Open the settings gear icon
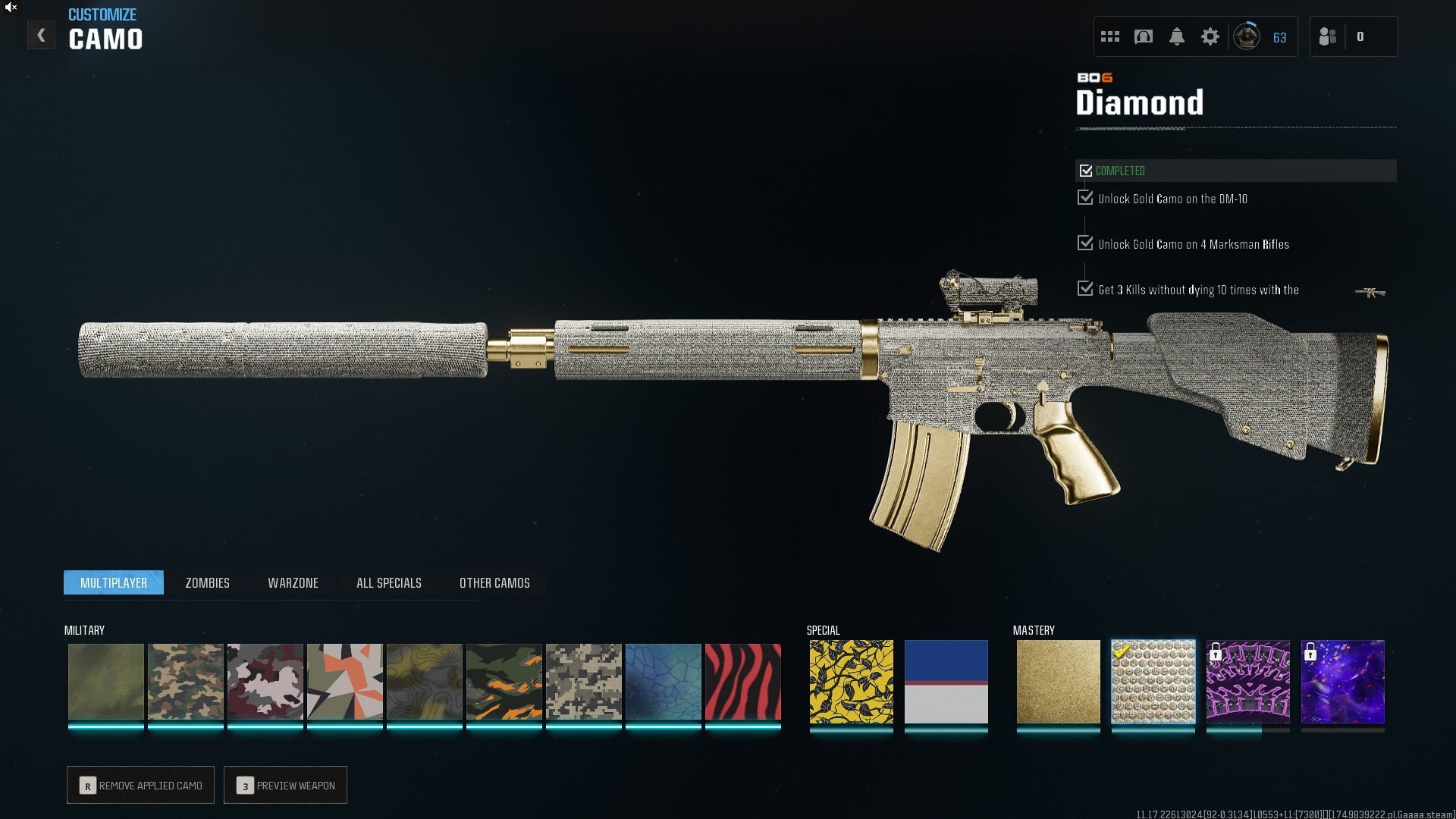 1210,36
